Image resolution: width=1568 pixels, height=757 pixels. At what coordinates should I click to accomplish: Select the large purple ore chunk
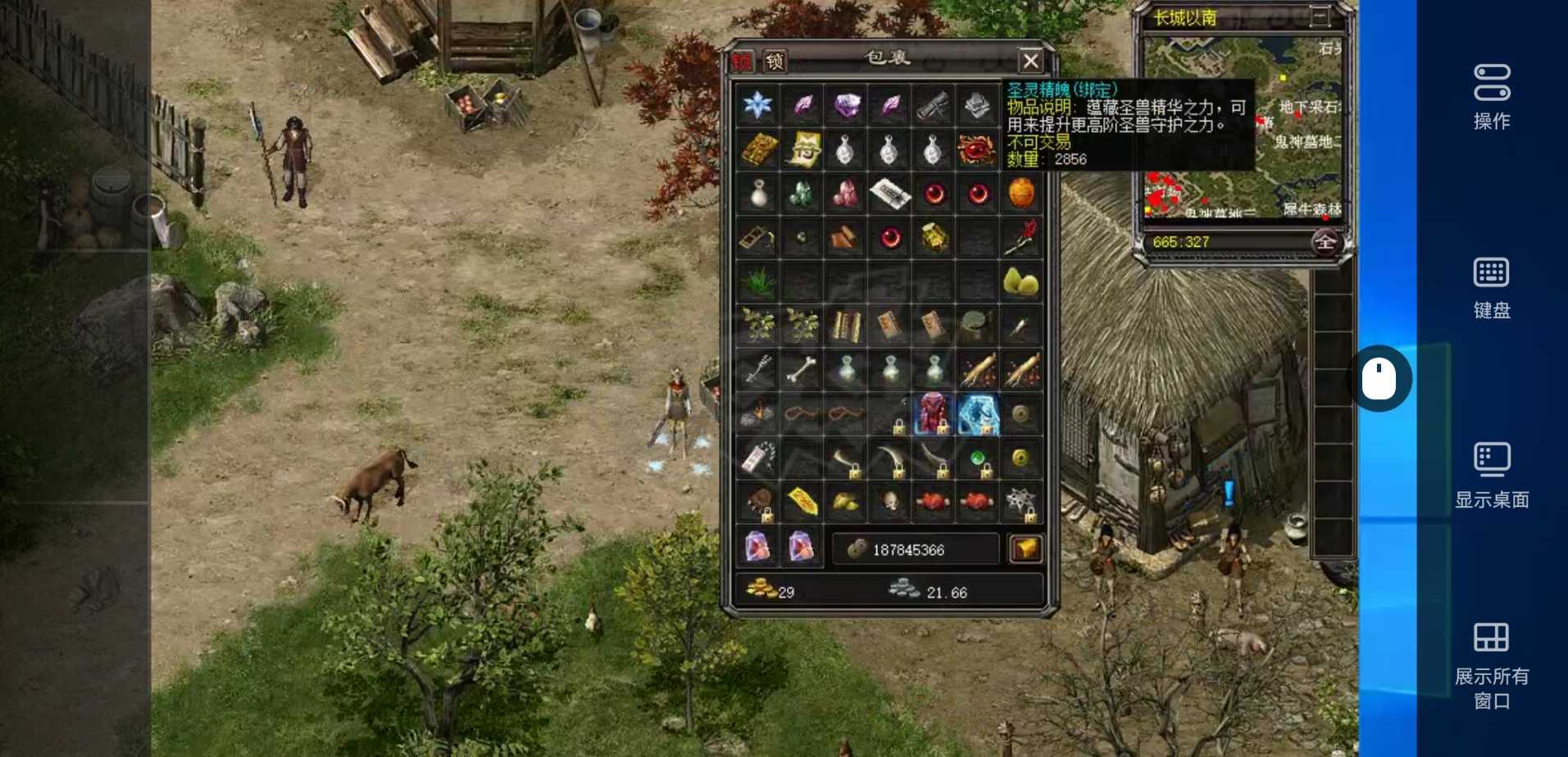(846, 105)
